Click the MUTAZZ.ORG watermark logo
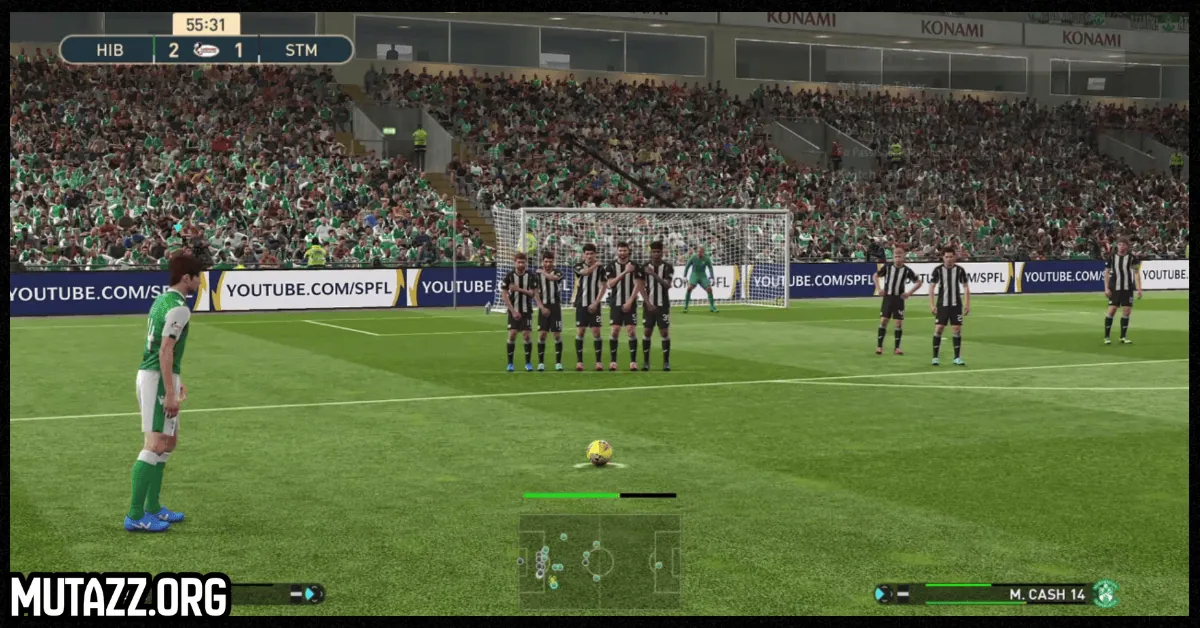The image size is (1200, 628). click(120, 595)
